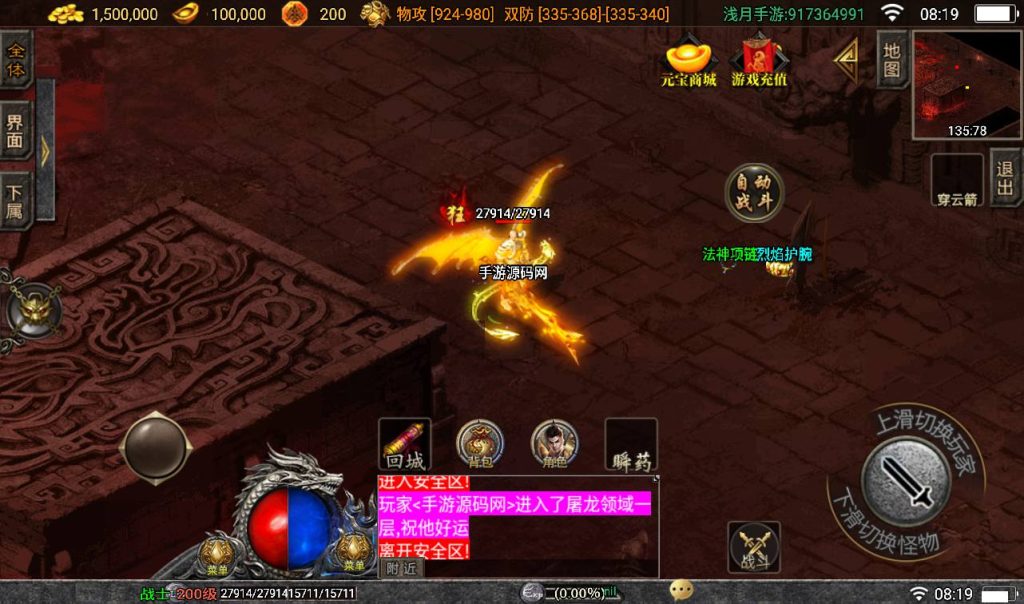
Task: Switch to the 界面 tab
Action: click(16, 132)
